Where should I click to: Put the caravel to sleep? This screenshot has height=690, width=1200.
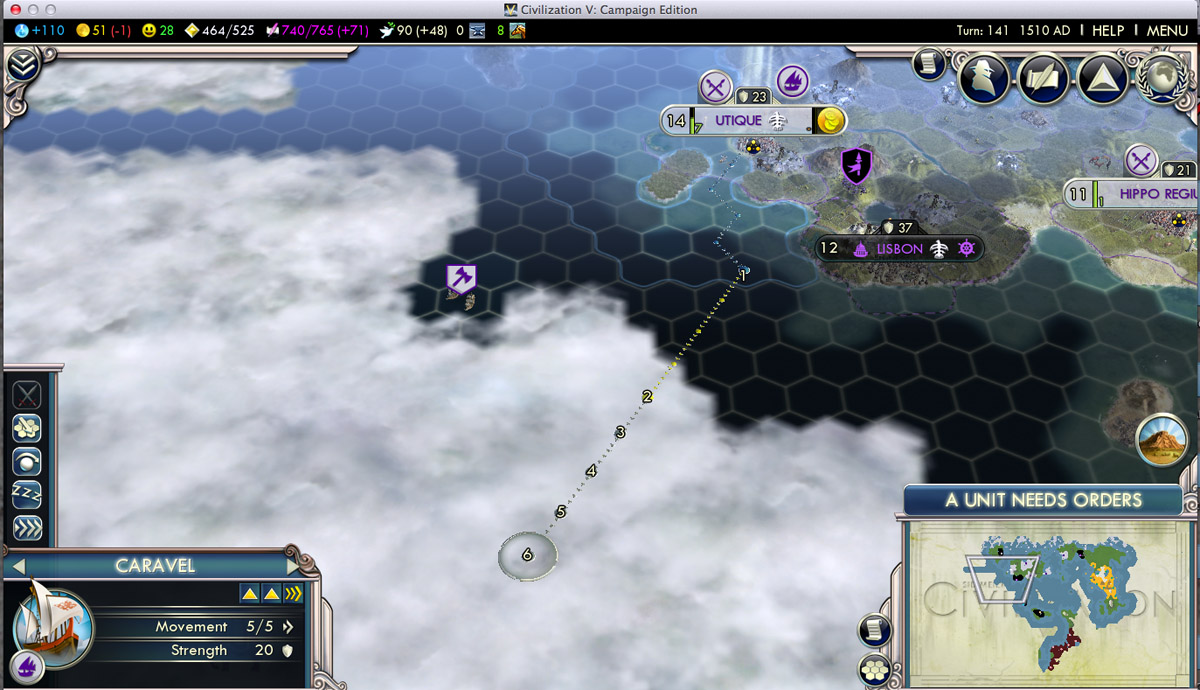(x=26, y=495)
